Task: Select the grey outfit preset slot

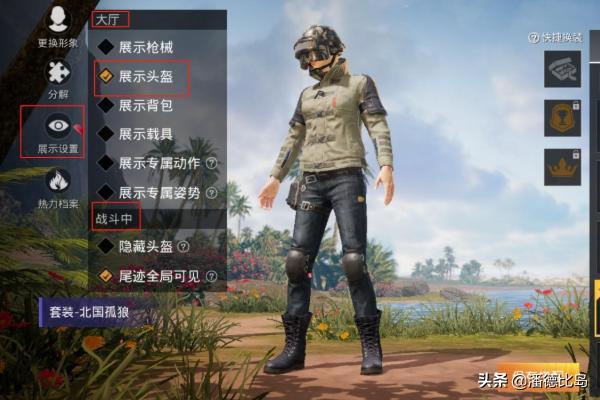Action: tap(562, 69)
